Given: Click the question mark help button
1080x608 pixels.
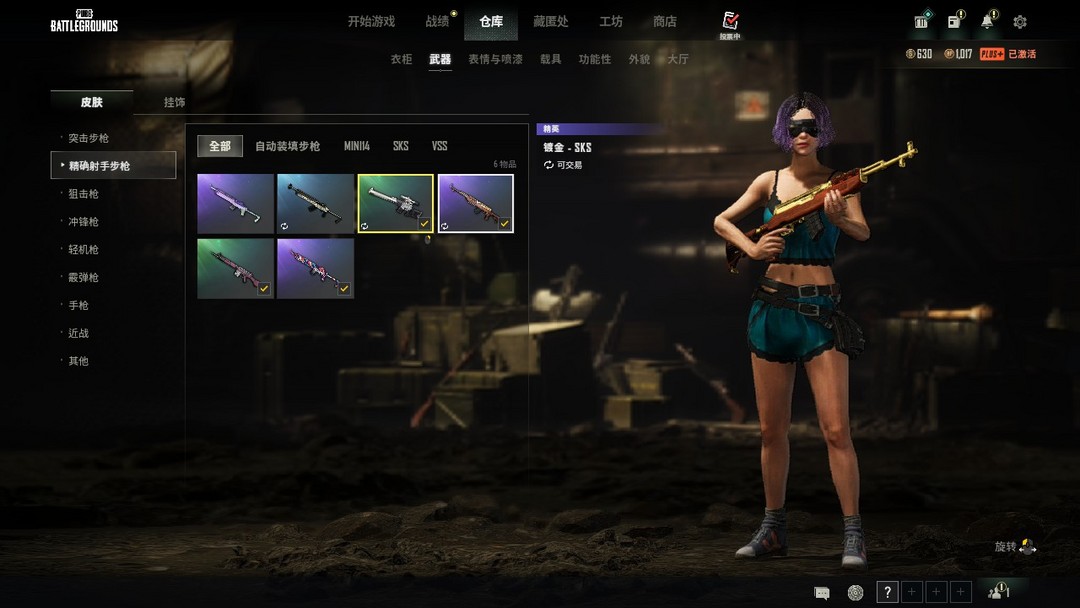Looking at the screenshot, I should (x=887, y=592).
